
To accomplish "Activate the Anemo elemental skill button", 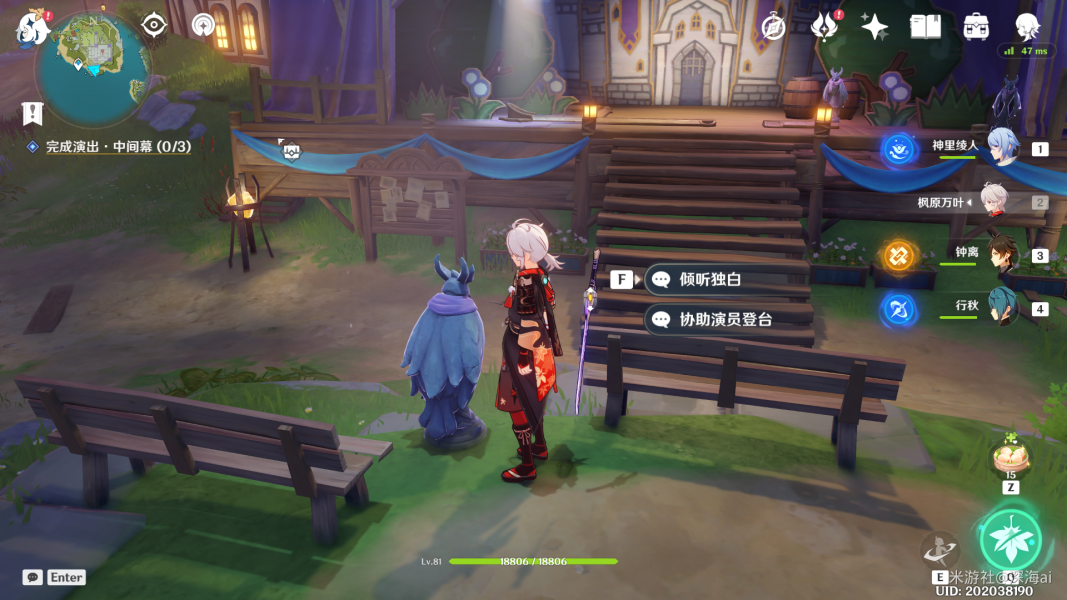I will coord(1010,539).
